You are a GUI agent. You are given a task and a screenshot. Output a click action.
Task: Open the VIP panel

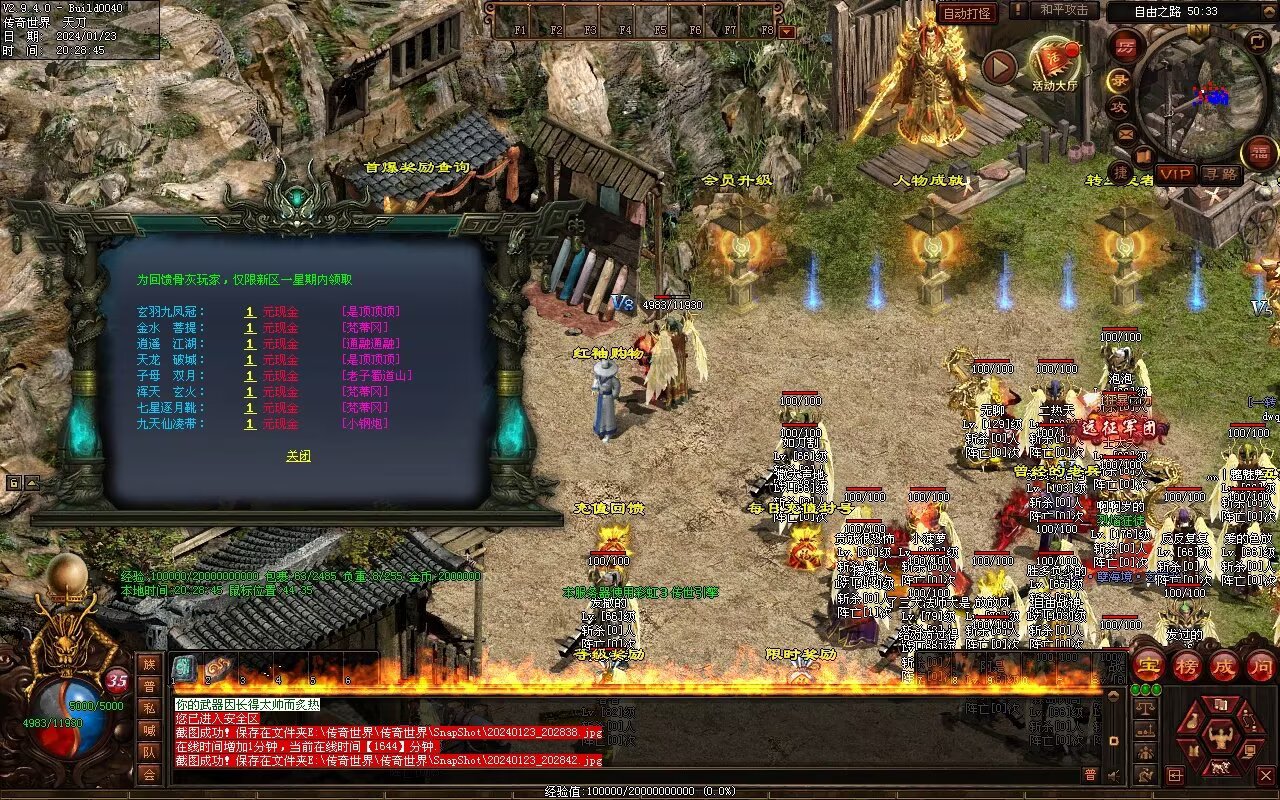pyautogui.click(x=1176, y=174)
